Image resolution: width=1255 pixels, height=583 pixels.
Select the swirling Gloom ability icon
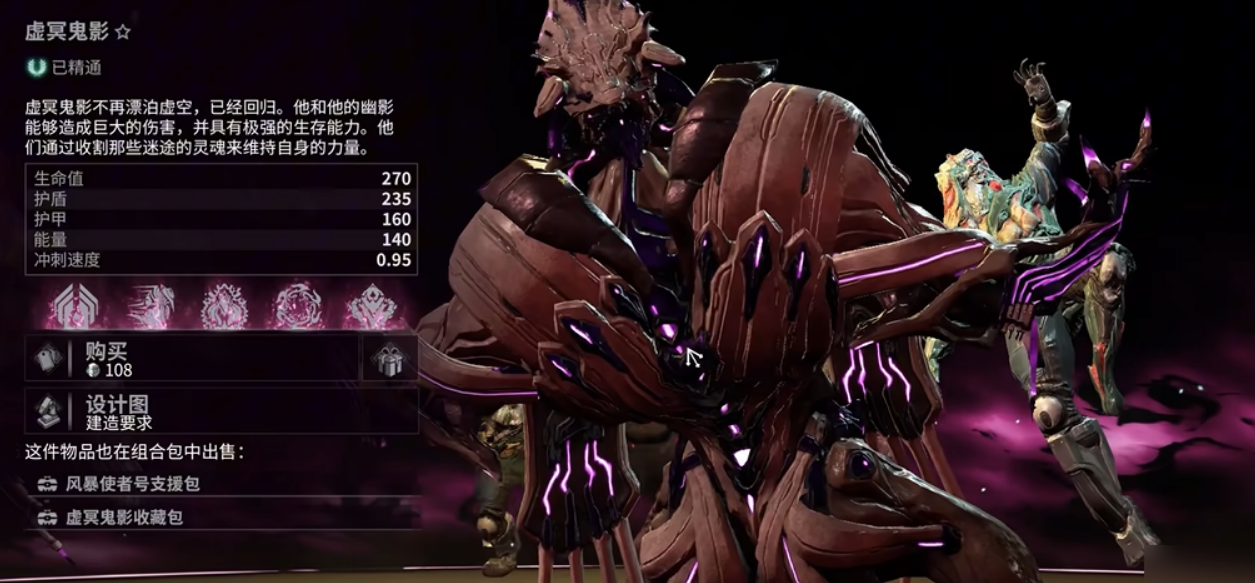[x=298, y=305]
